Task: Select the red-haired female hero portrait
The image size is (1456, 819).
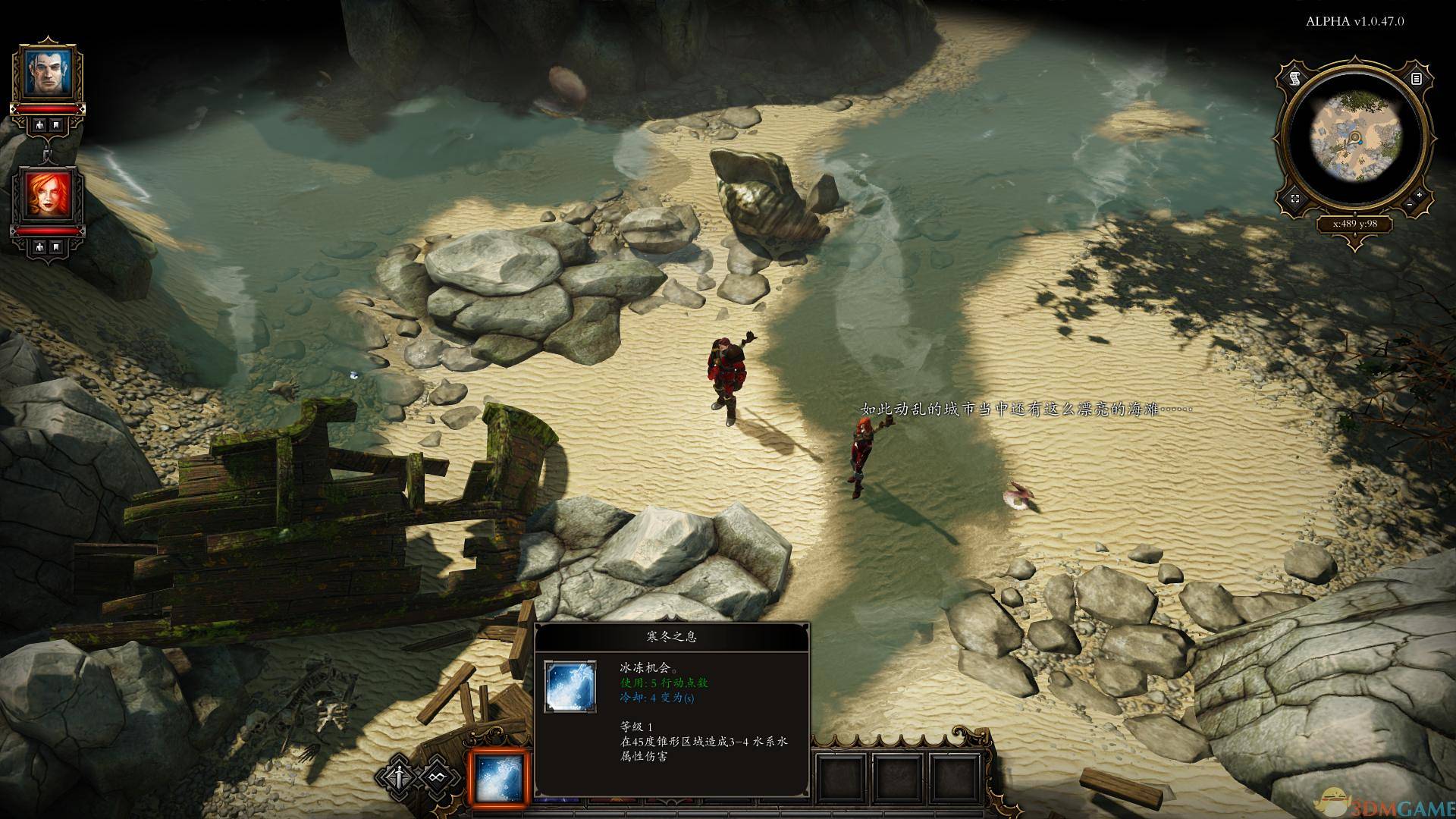Action: [x=47, y=194]
